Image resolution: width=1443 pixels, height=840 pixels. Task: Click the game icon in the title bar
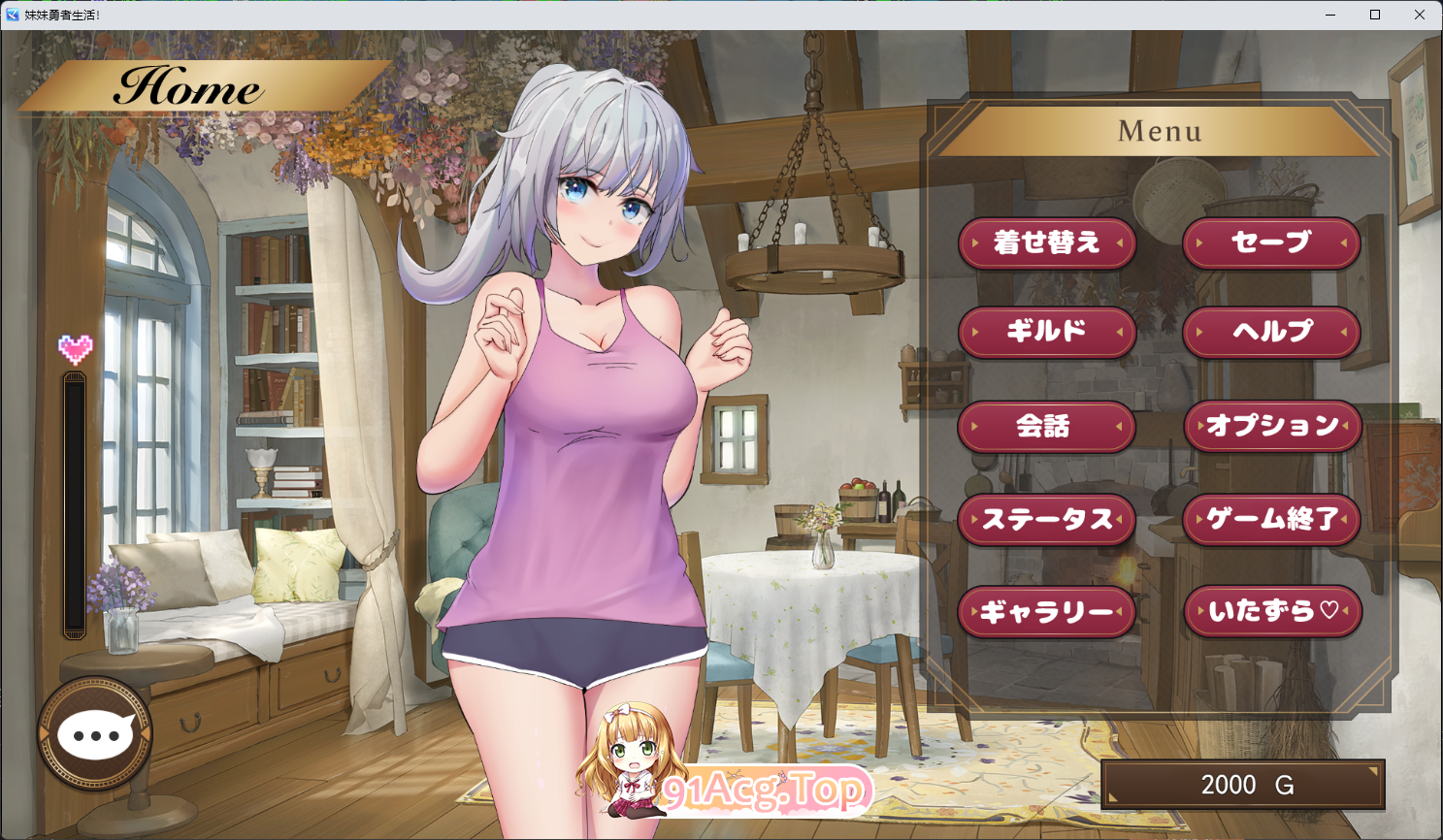13,14
